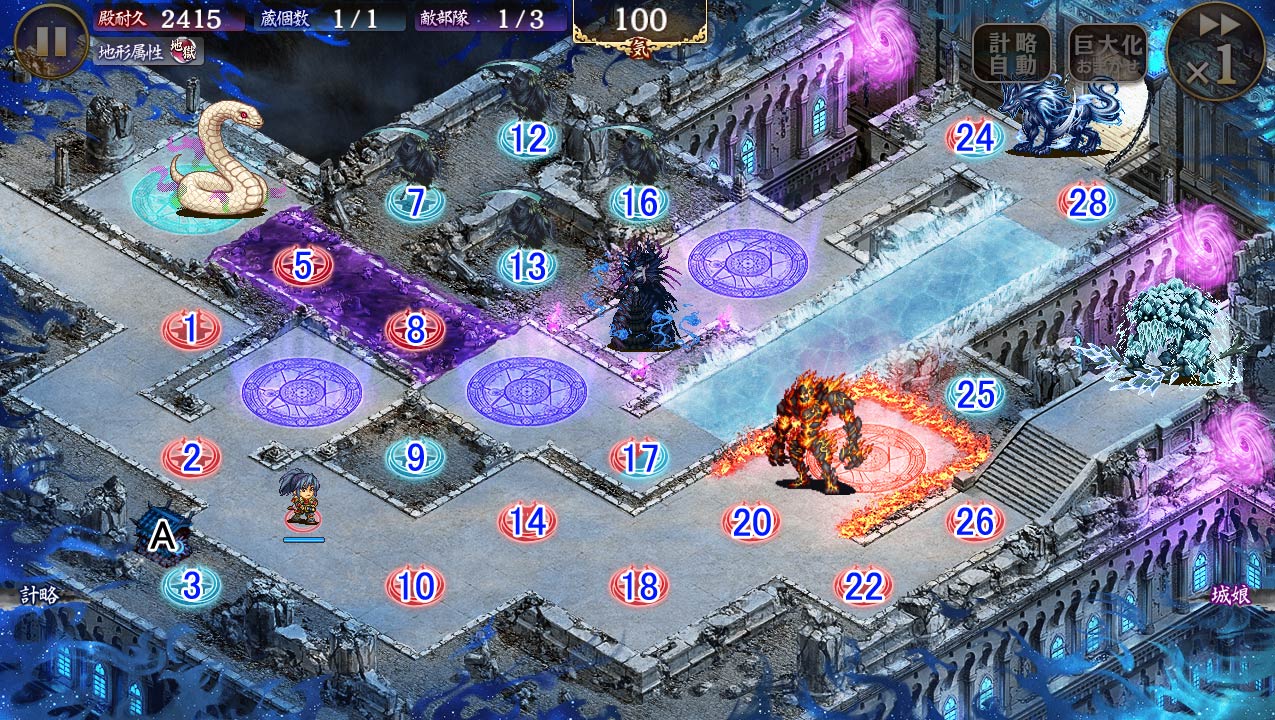Image resolution: width=1275 pixels, height=720 pixels.
Task: Choose red deployment tile number 14
Action: 527,521
